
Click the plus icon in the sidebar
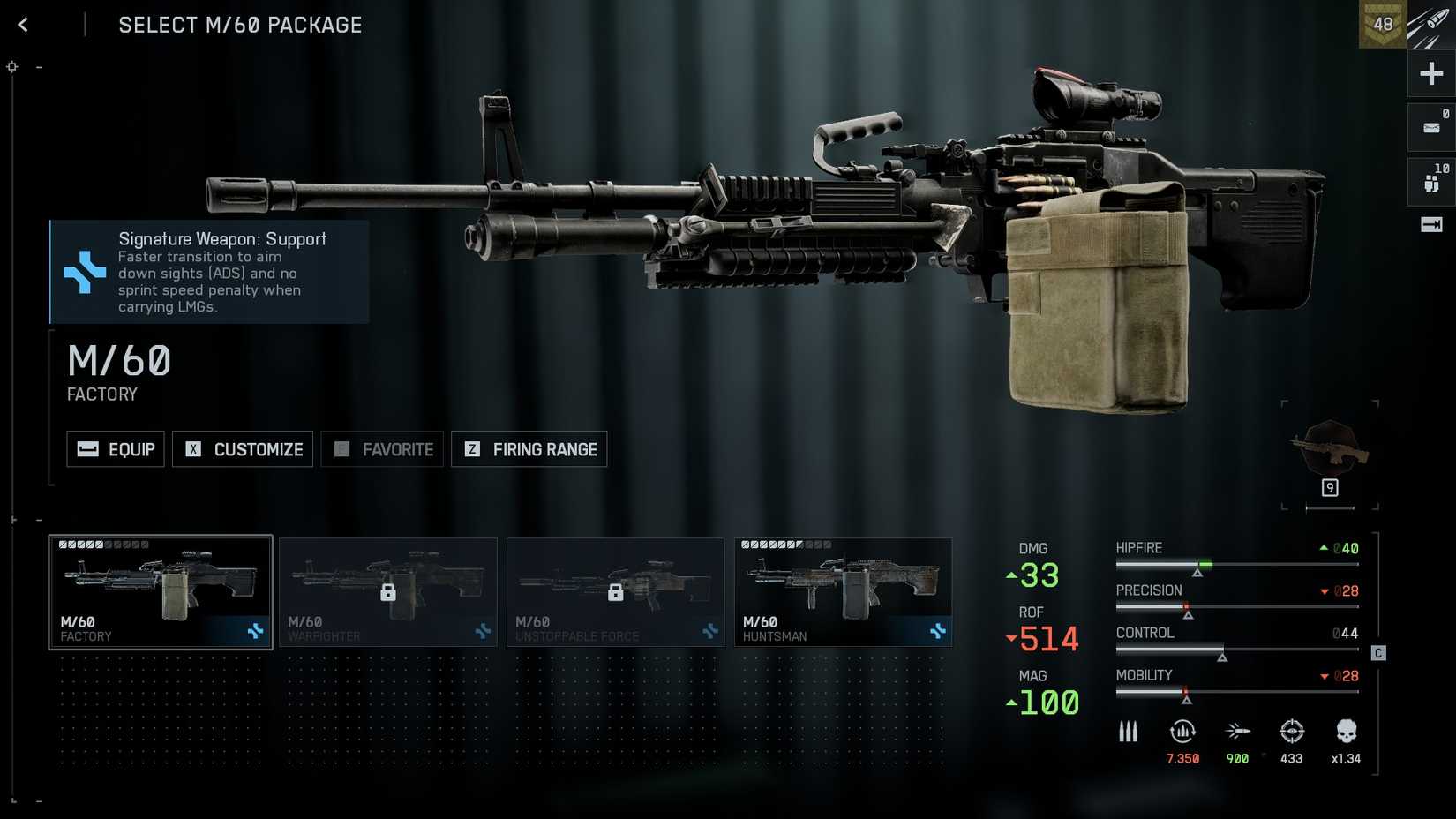(x=1431, y=73)
